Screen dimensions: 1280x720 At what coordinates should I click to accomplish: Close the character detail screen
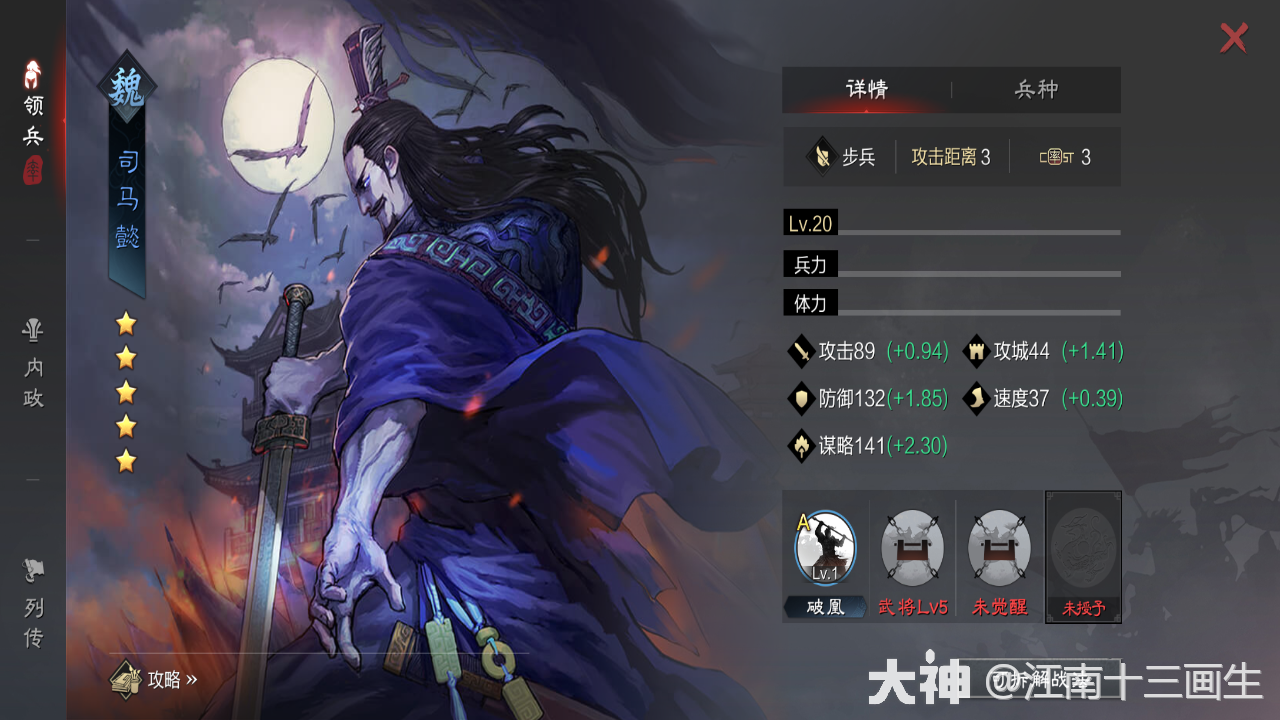[1233, 38]
